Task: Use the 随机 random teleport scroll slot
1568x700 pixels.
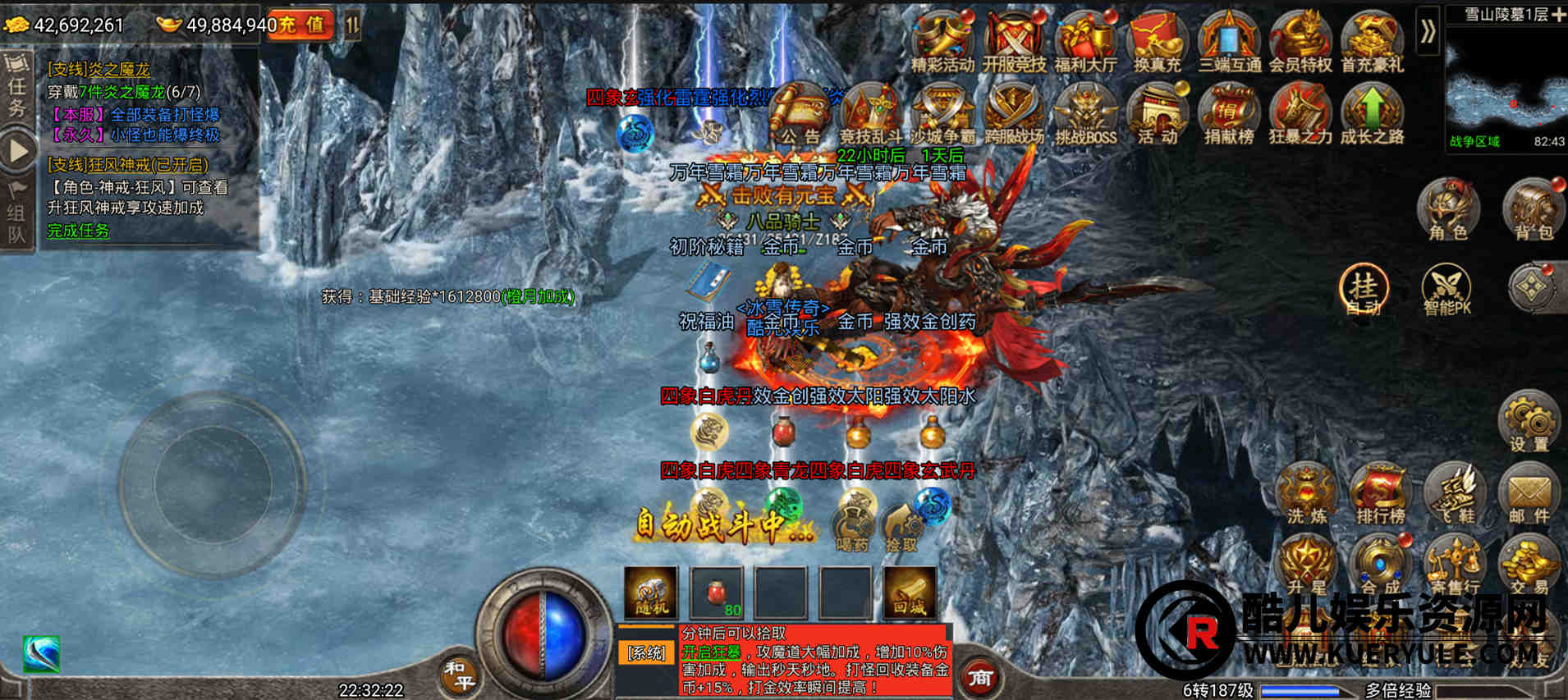Action: 651,592
